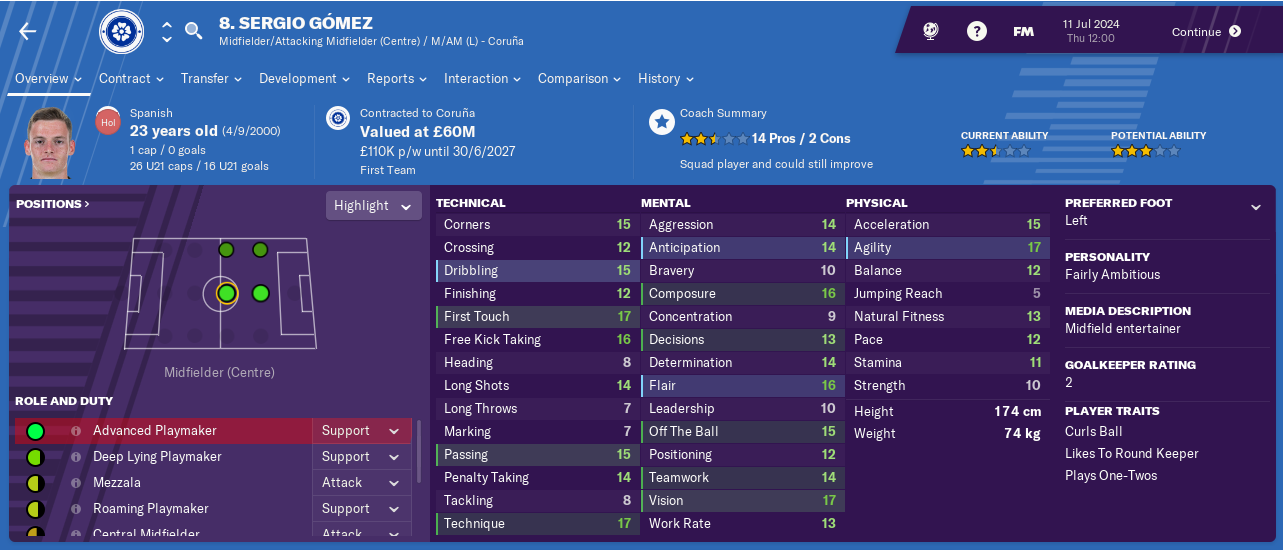Open the Development menu
1283x550 pixels.
(x=304, y=78)
